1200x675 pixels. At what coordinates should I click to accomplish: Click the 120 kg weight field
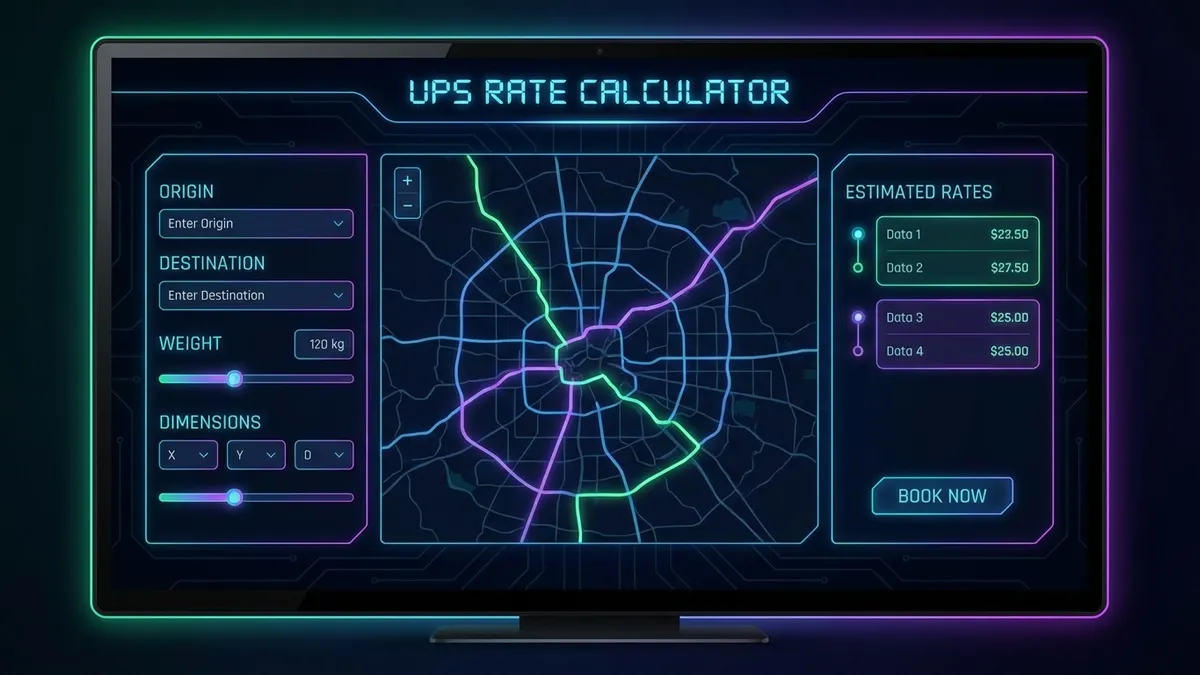click(x=324, y=344)
